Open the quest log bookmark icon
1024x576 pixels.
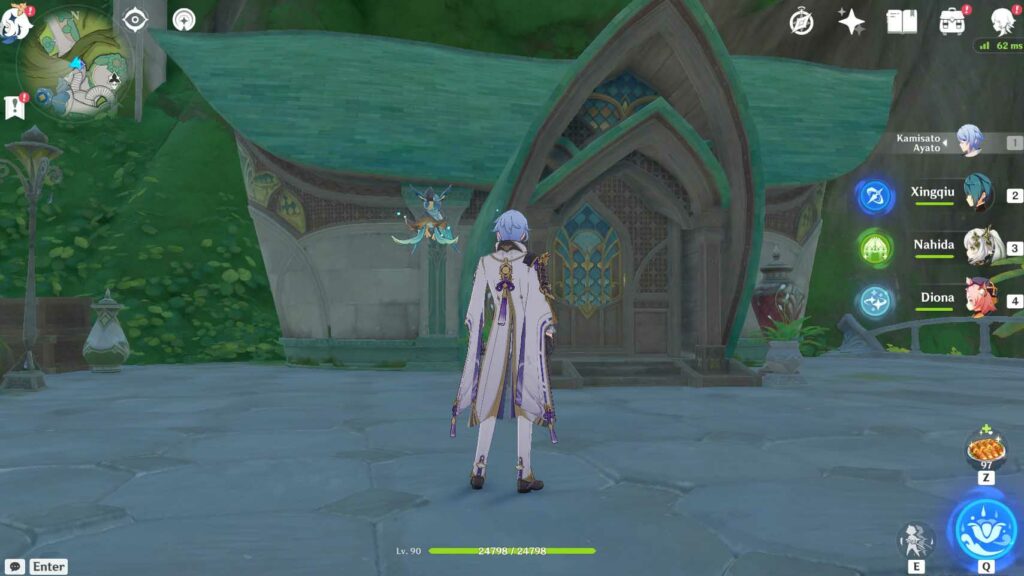(x=15, y=106)
